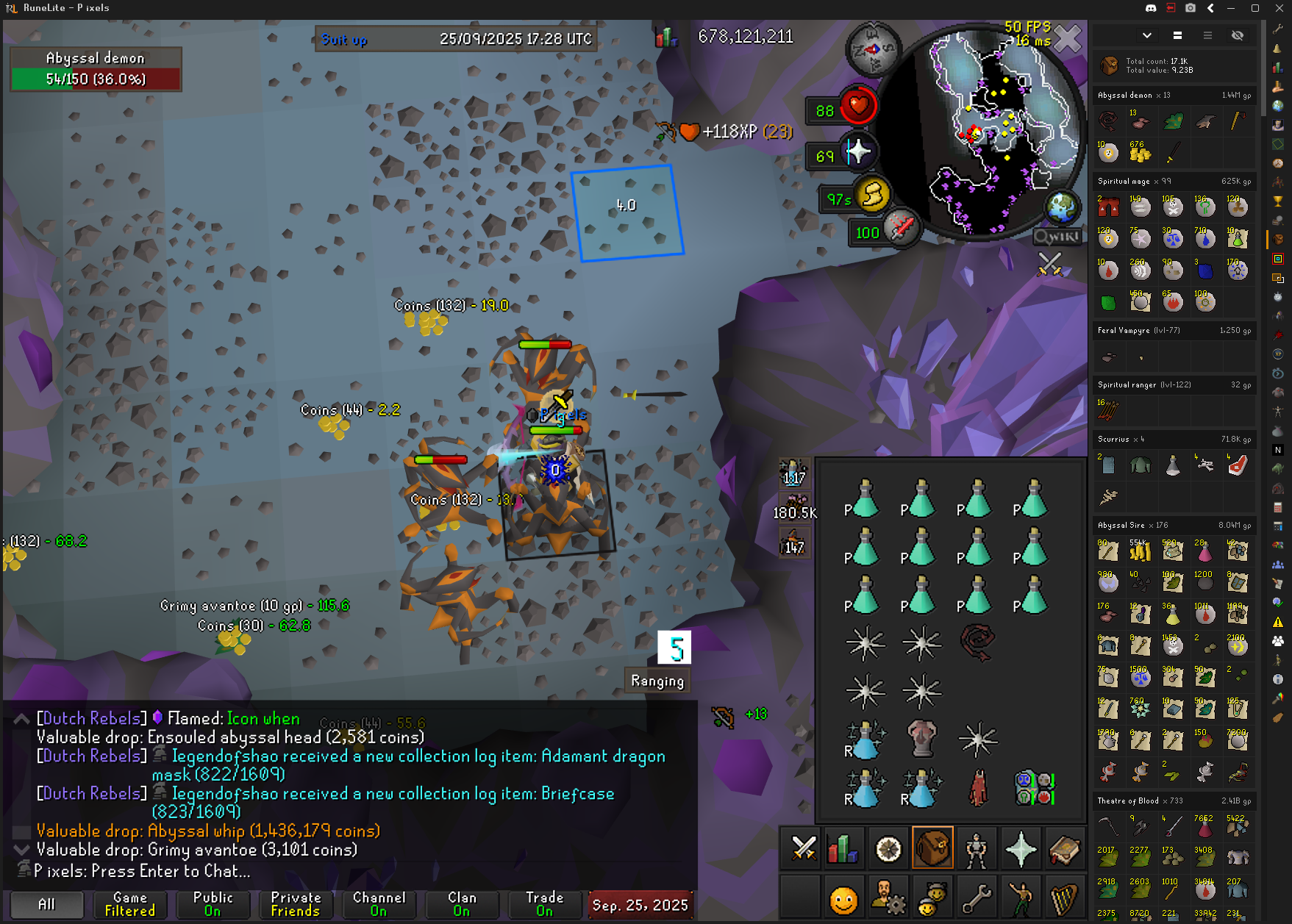Image resolution: width=1292 pixels, height=924 pixels.
Task: Open the Spellbook tab
Action: click(x=1064, y=849)
